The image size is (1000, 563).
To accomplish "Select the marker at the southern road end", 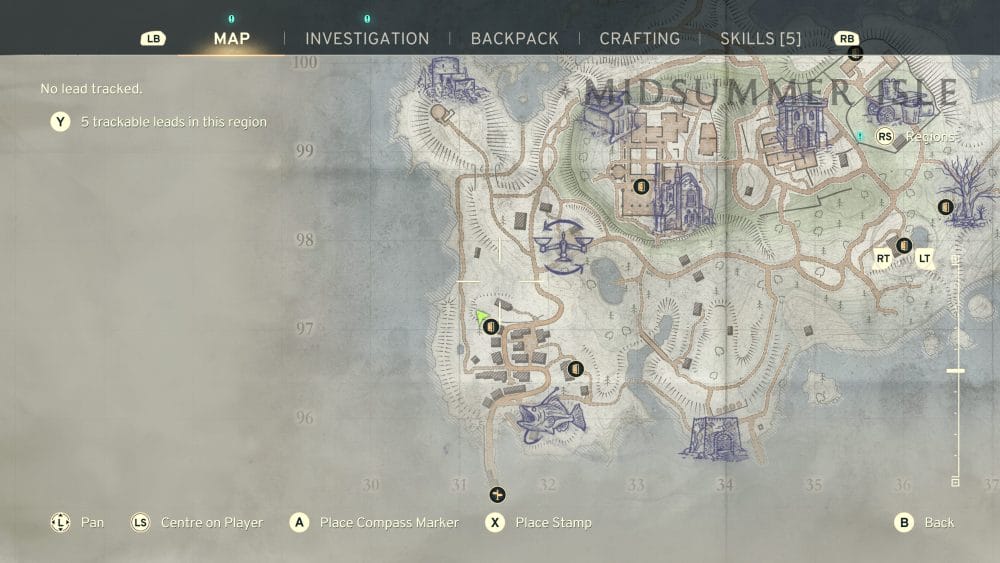I will pos(497,495).
